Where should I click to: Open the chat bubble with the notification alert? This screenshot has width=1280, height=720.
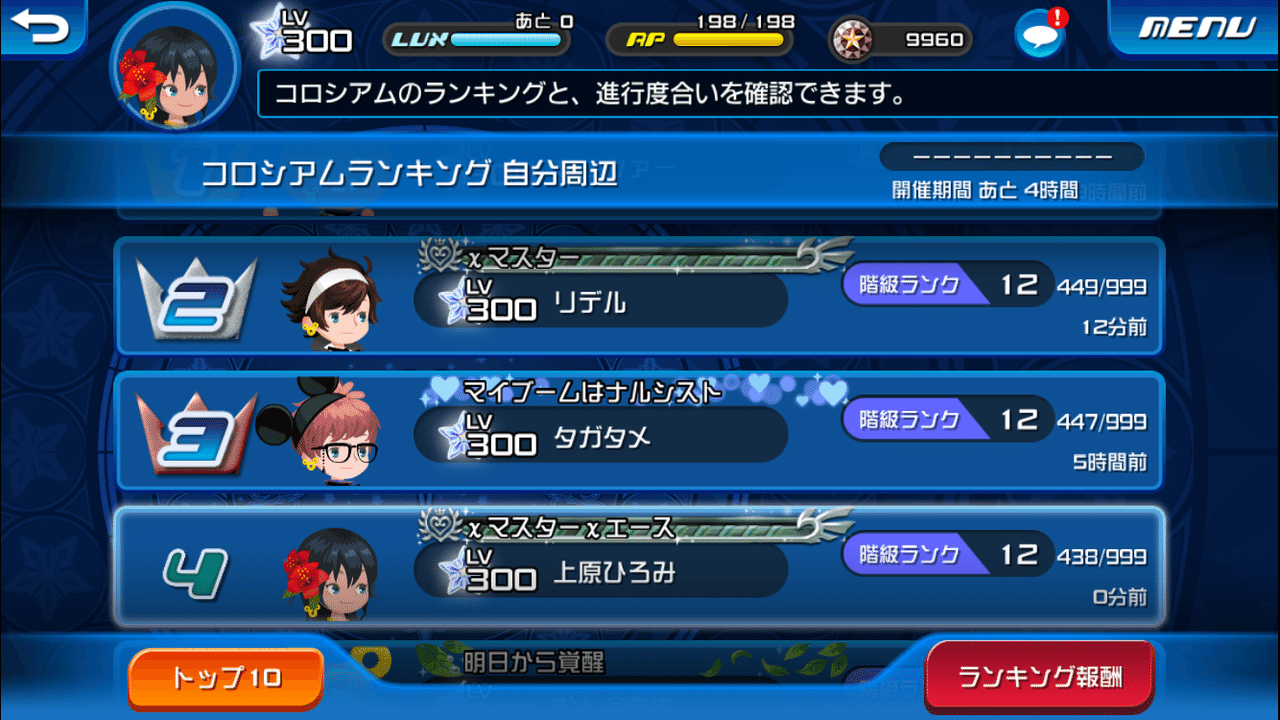pos(1039,34)
